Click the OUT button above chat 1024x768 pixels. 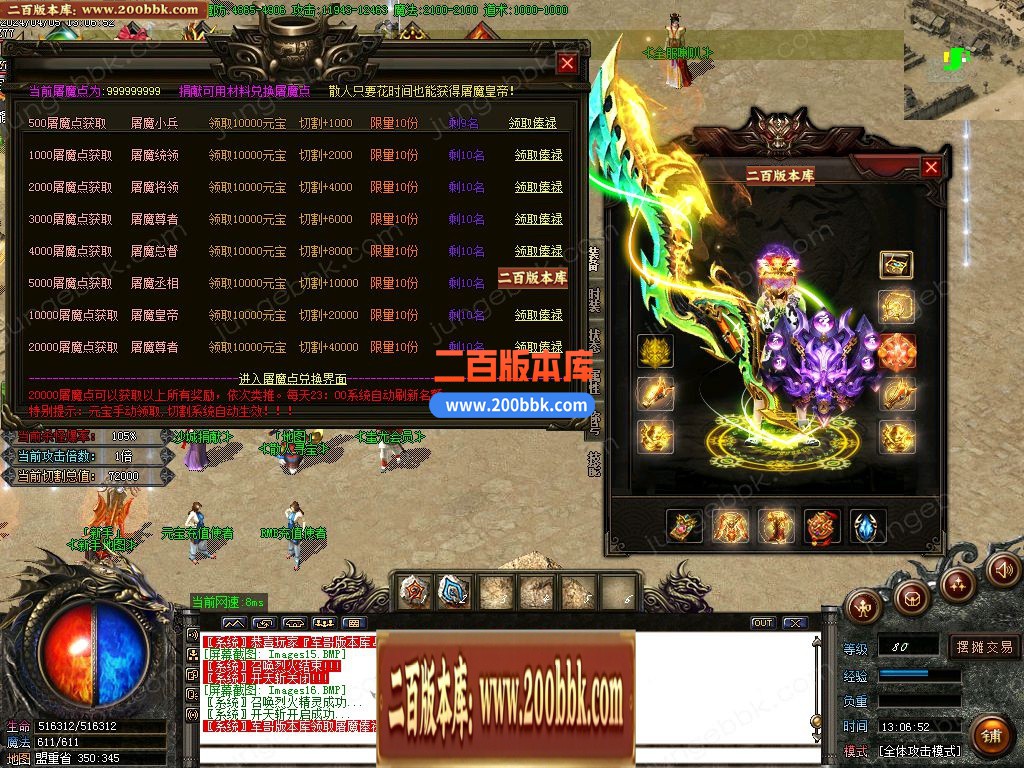tap(763, 623)
